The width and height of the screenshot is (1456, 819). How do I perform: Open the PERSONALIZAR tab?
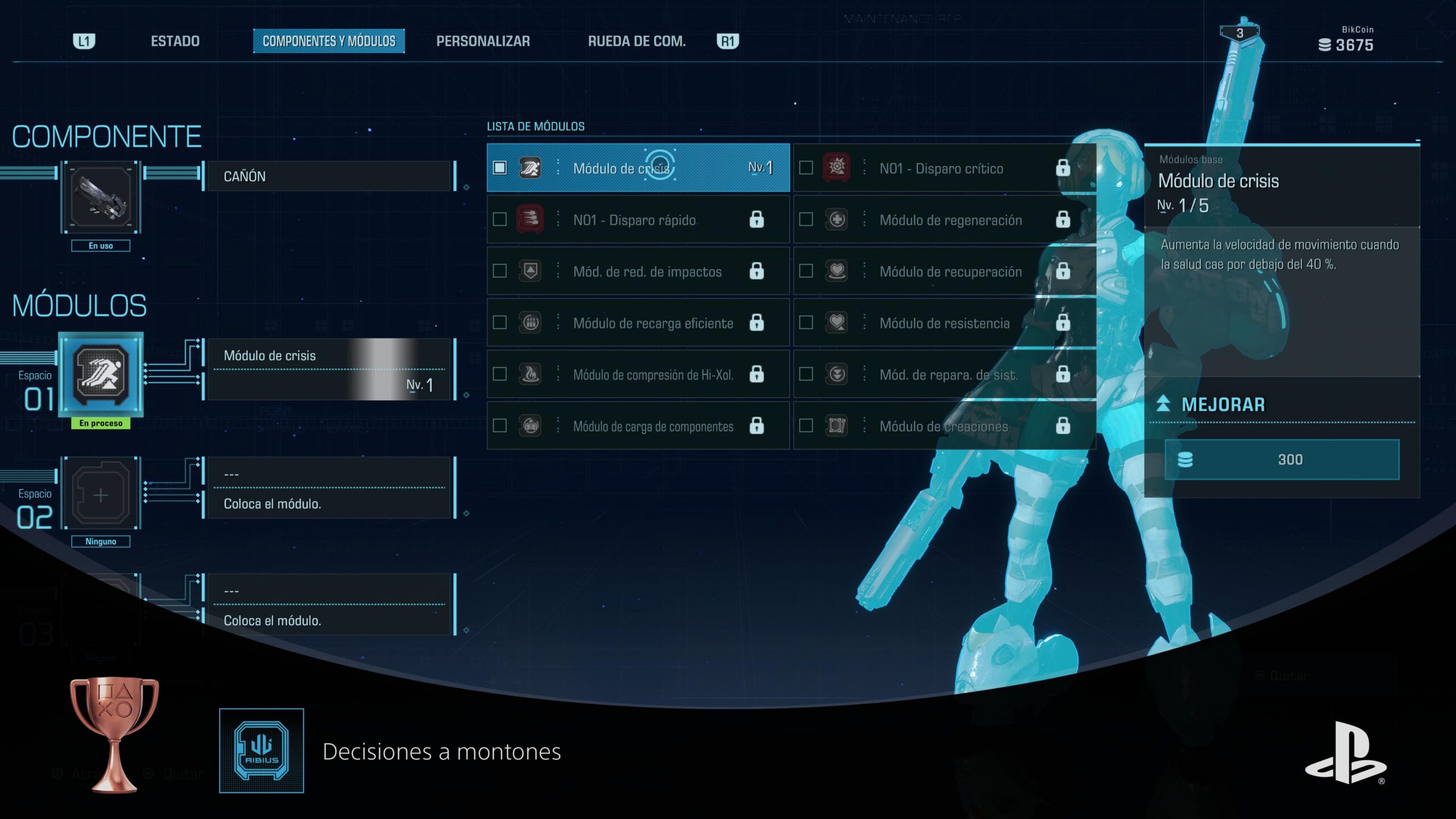[483, 41]
